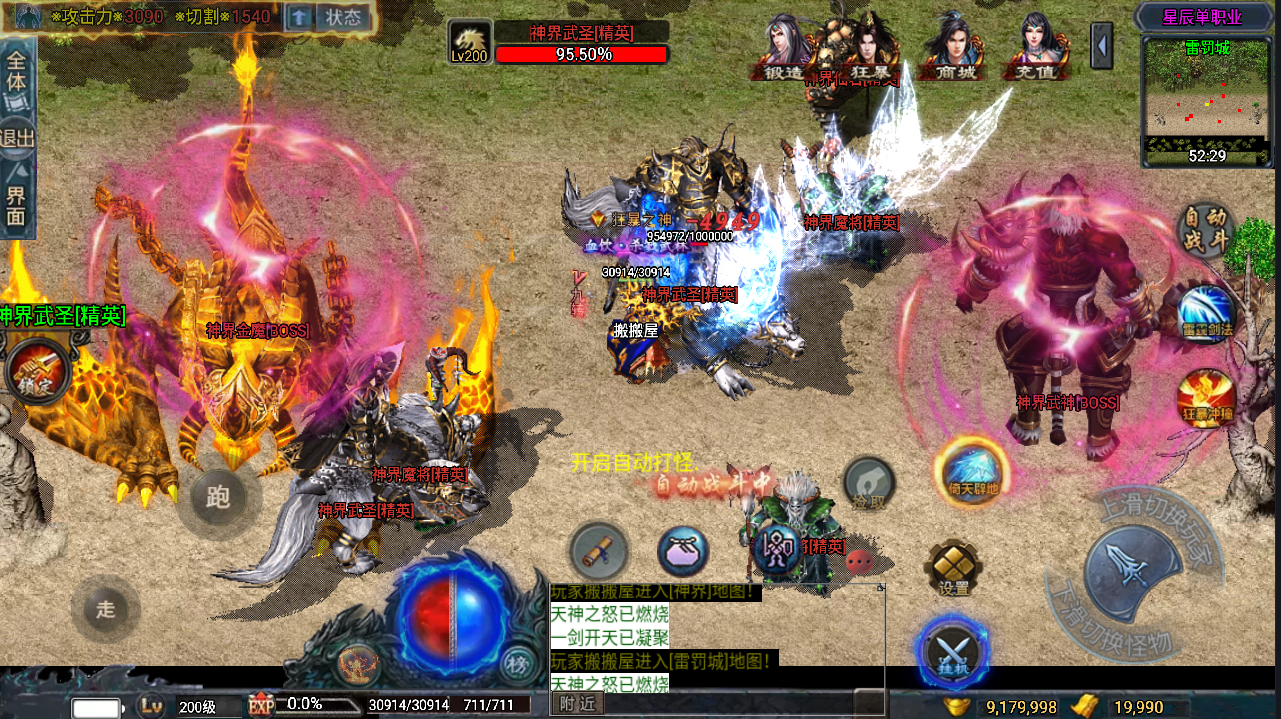Click the 锁定 target lock button

[37, 369]
